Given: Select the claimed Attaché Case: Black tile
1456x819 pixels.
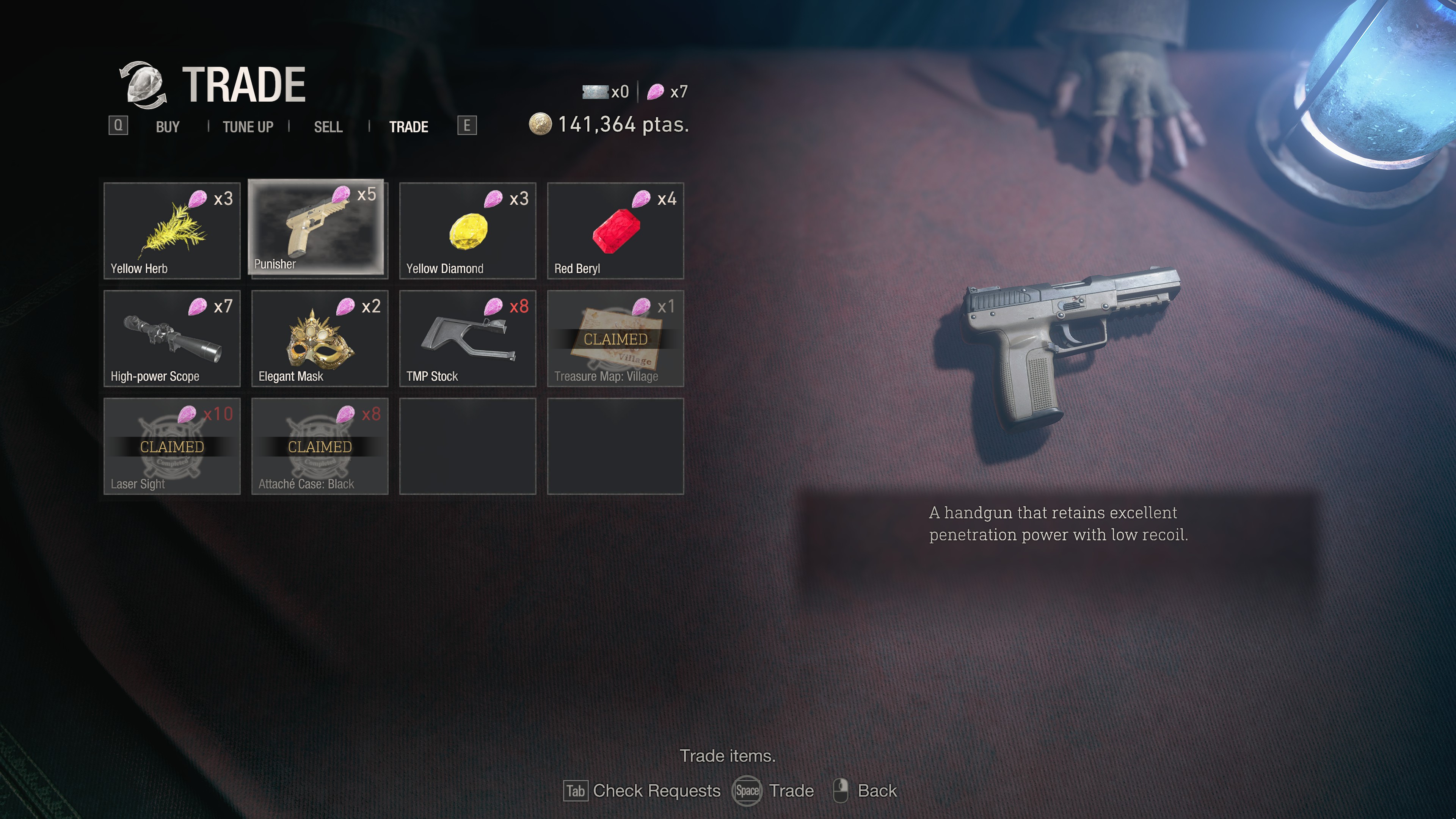Looking at the screenshot, I should point(319,446).
